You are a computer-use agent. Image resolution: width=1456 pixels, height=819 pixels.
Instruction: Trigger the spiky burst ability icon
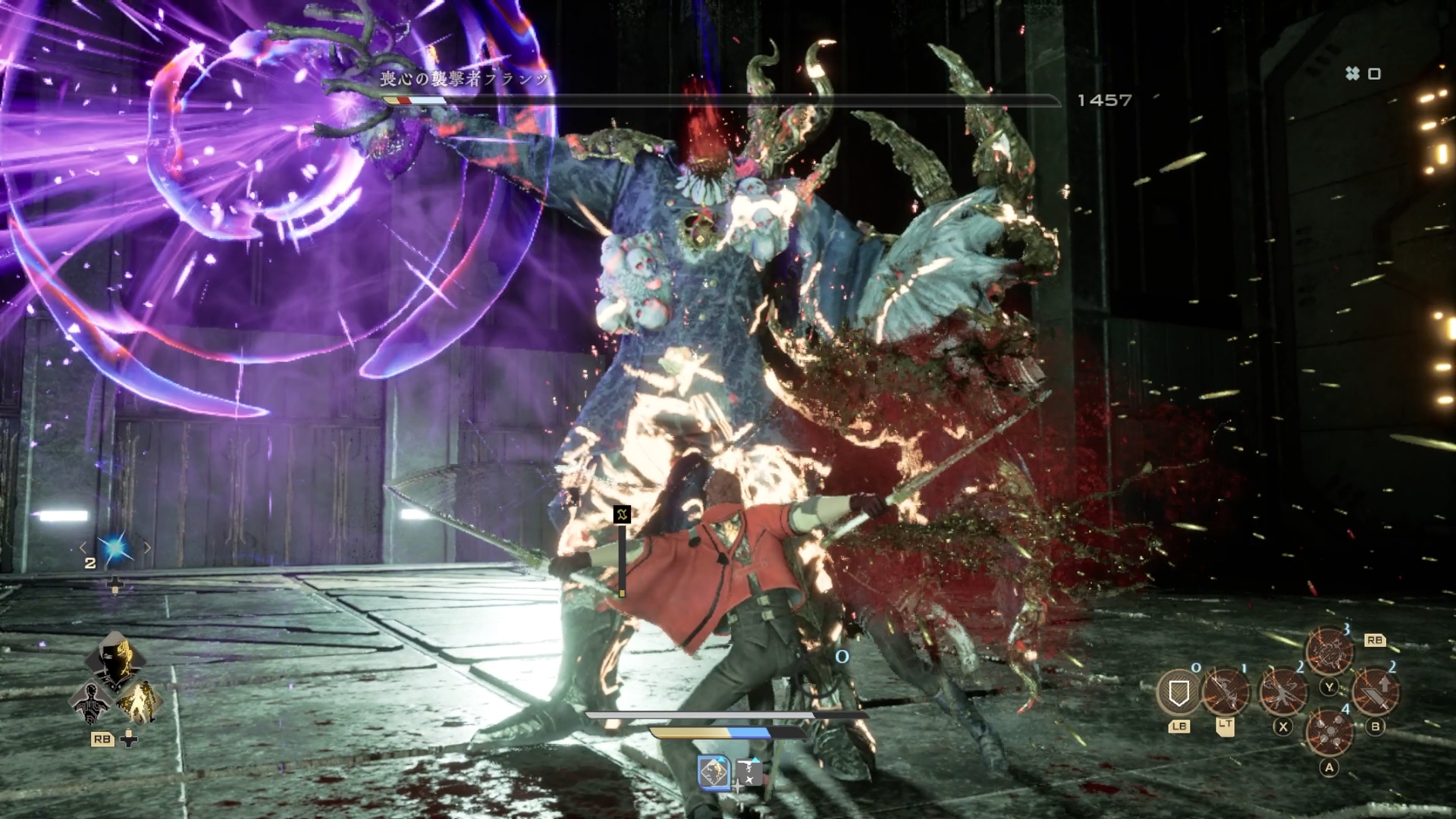(x=1329, y=651)
